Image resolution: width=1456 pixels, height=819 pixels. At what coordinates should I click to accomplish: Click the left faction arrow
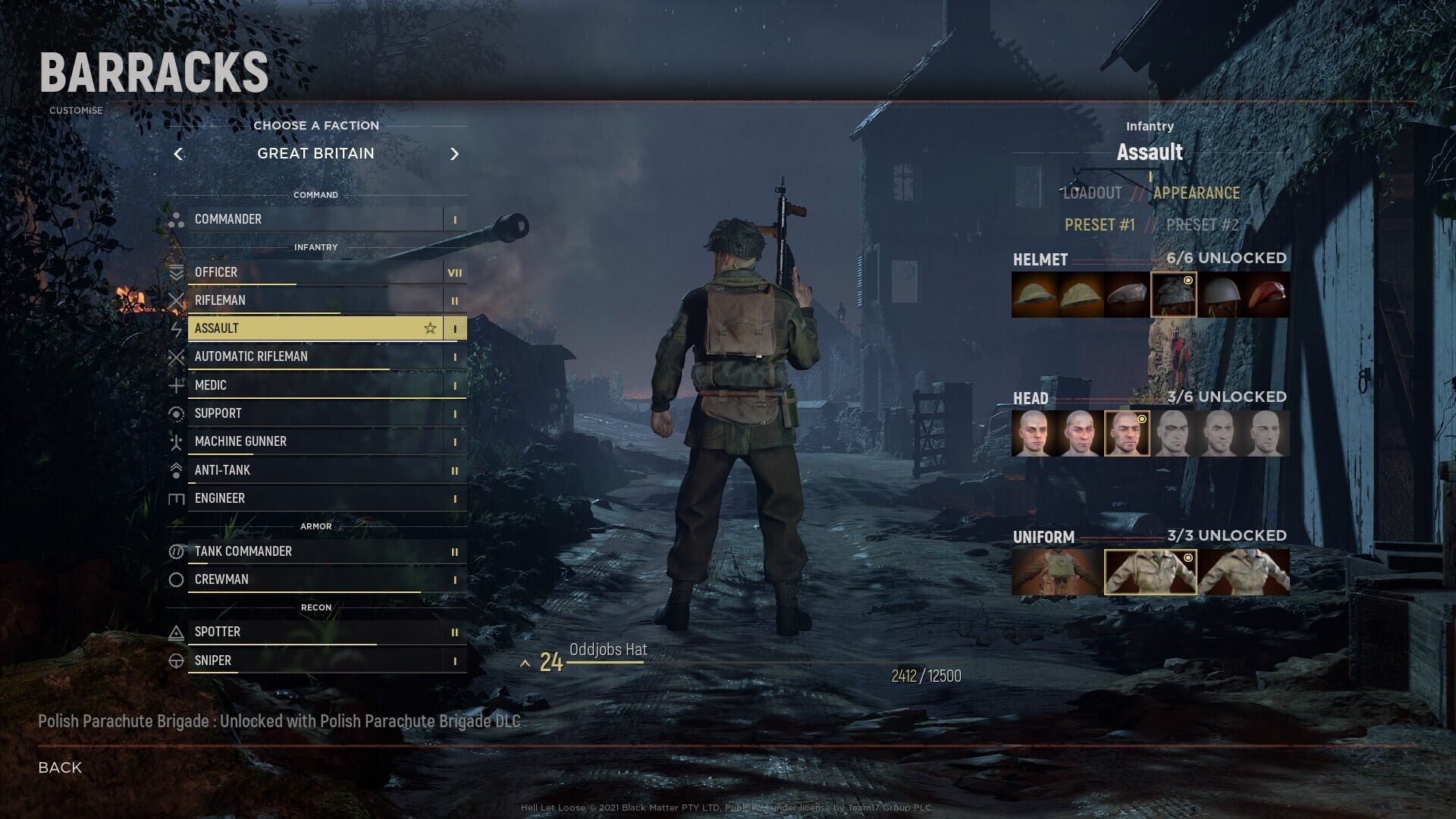179,154
